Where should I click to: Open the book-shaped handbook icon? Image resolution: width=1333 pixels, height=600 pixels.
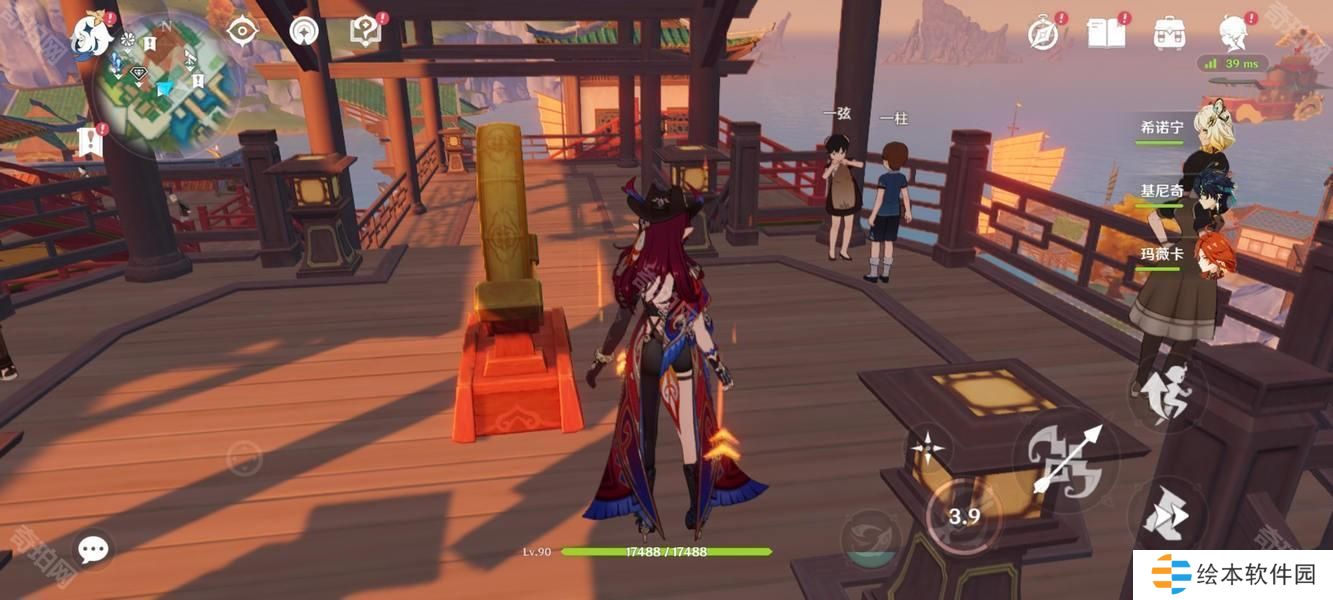[1106, 33]
